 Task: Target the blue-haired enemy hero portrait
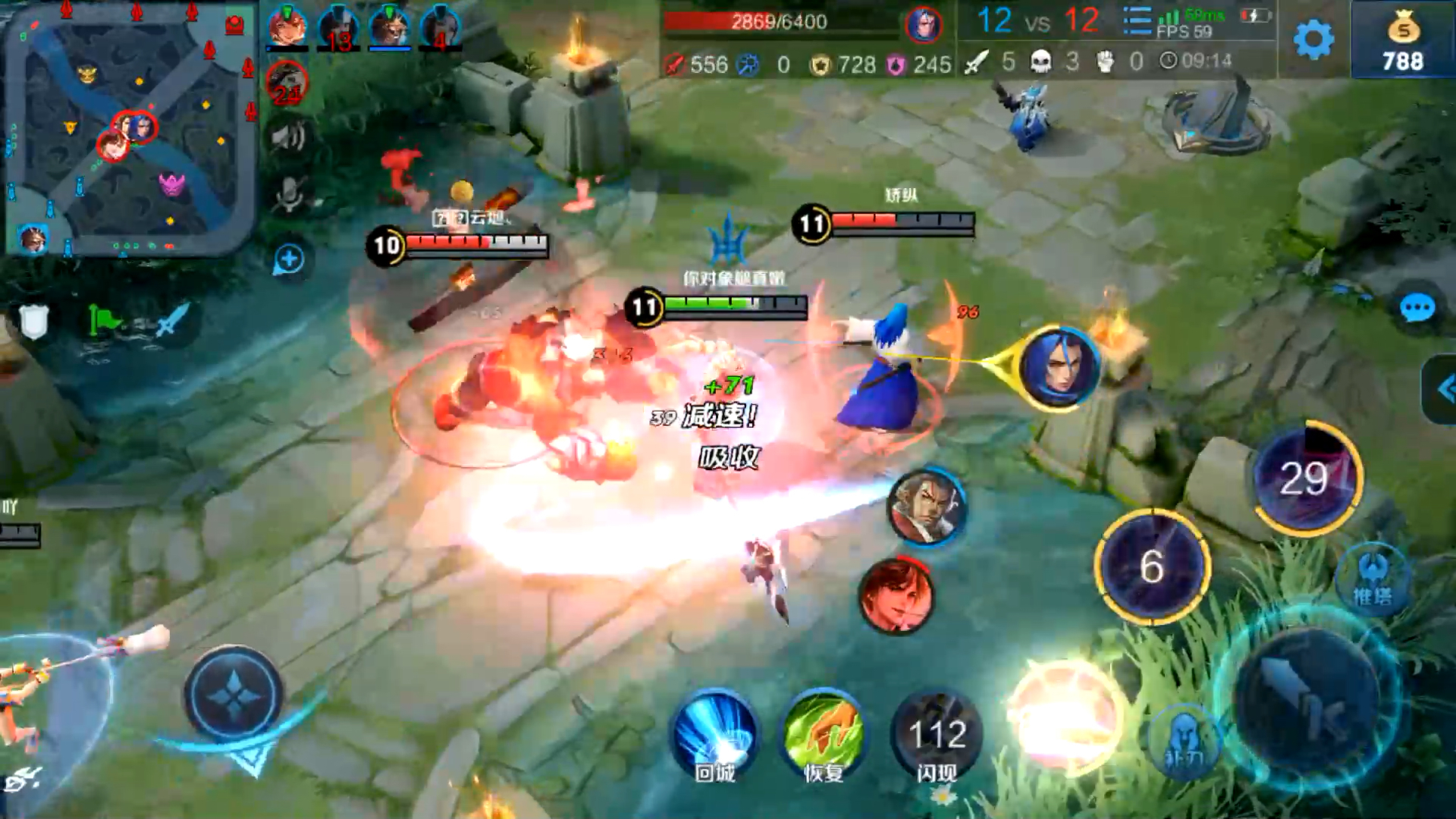(x=1059, y=368)
